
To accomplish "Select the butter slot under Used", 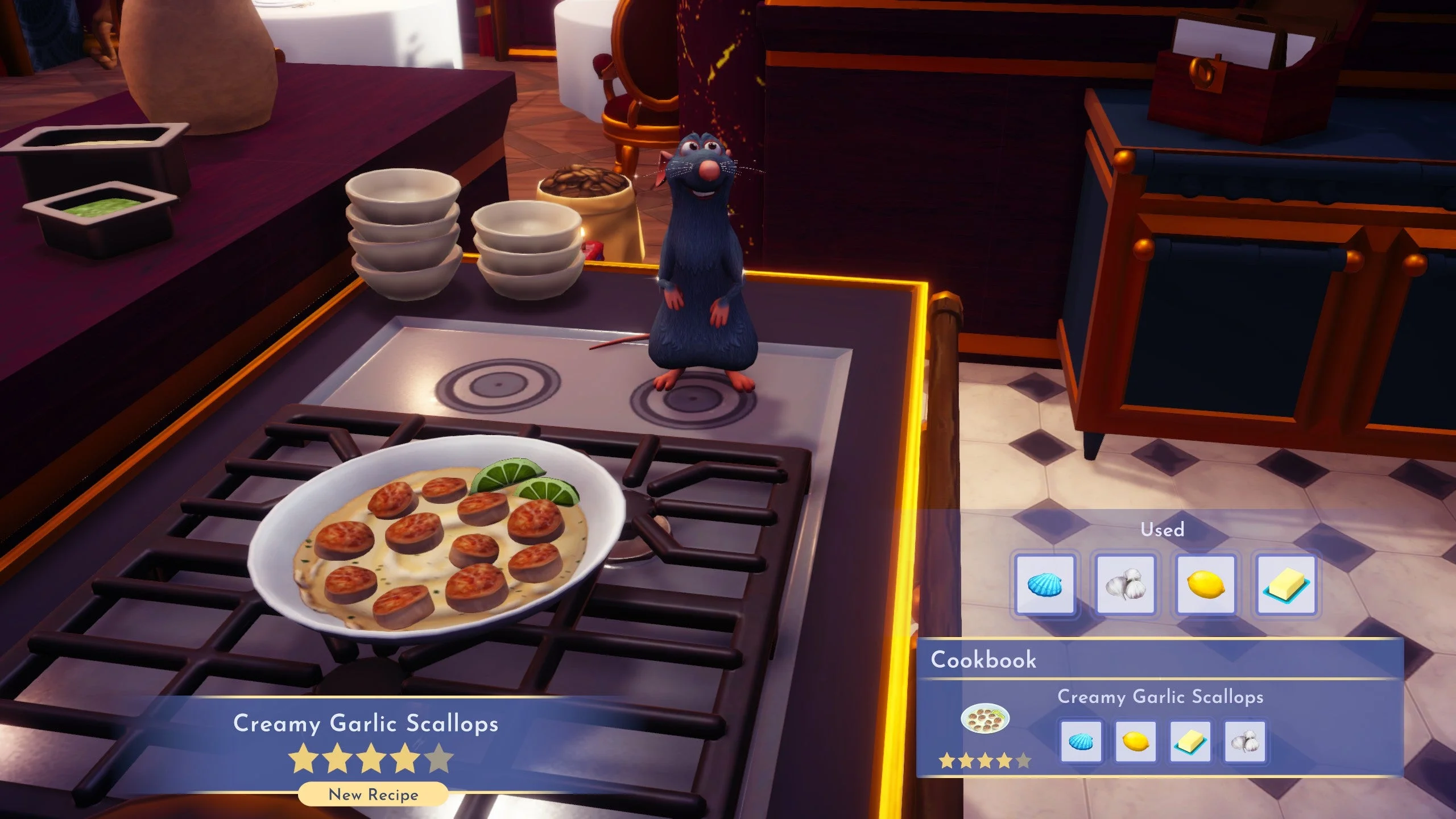I will click(x=1286, y=585).
